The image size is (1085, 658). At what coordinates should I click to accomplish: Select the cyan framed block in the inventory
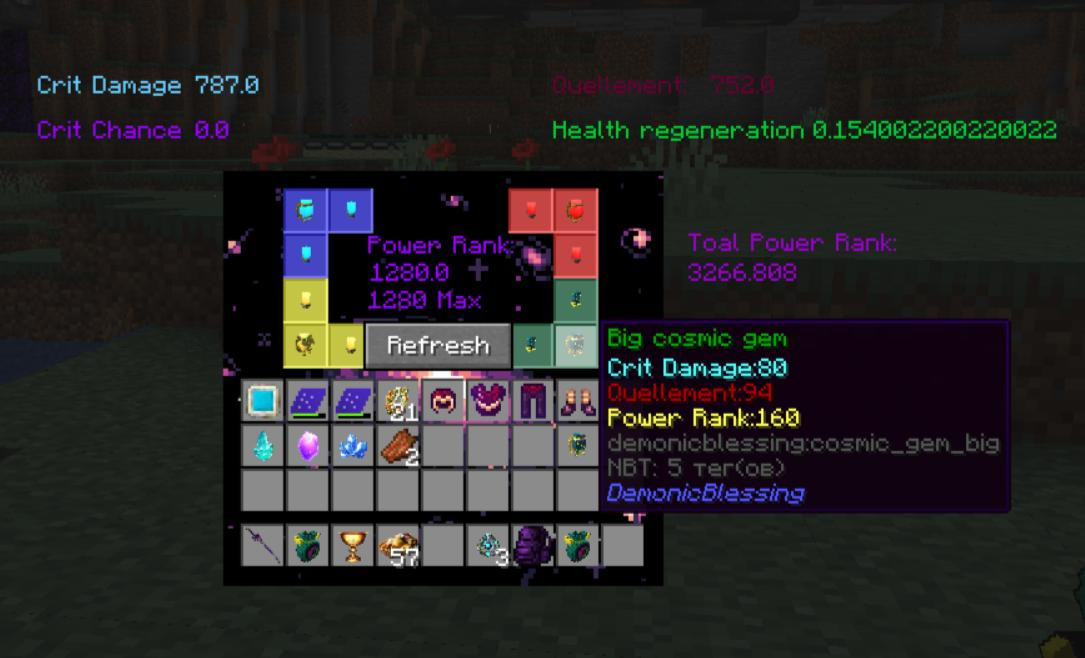tap(263, 402)
